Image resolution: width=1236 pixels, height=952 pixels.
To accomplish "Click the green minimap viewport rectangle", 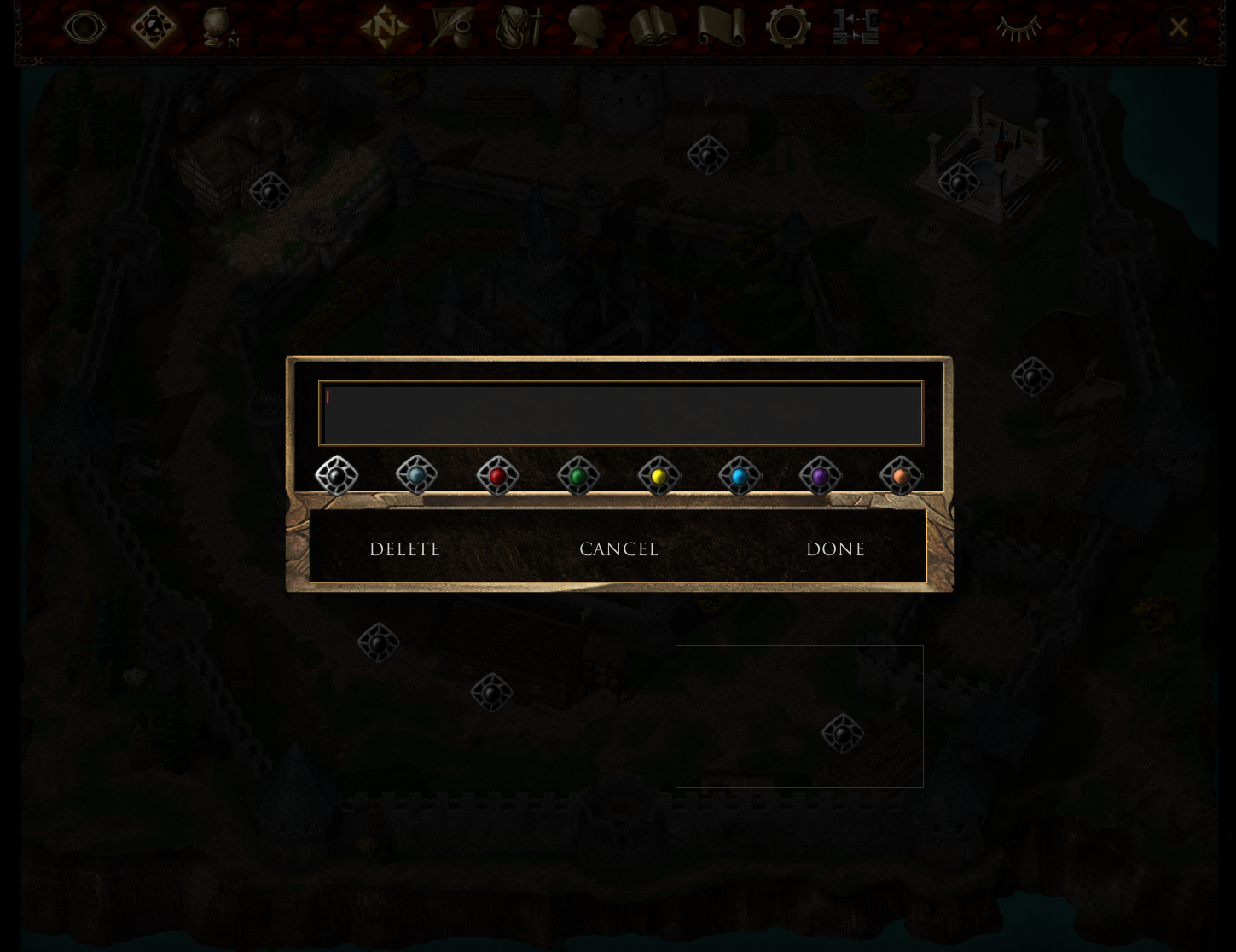I will pos(799,716).
